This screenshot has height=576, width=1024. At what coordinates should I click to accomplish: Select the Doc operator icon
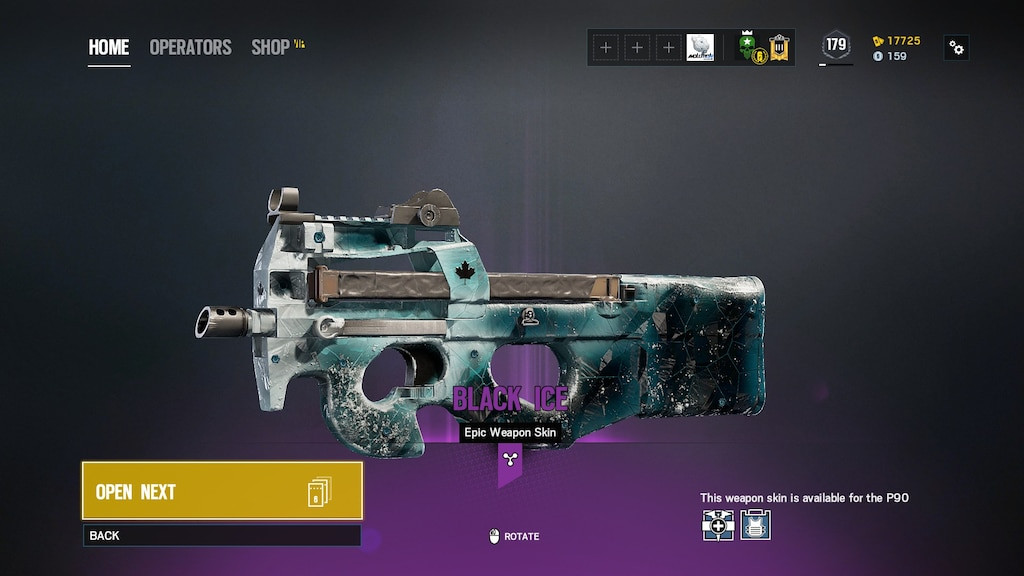point(718,525)
